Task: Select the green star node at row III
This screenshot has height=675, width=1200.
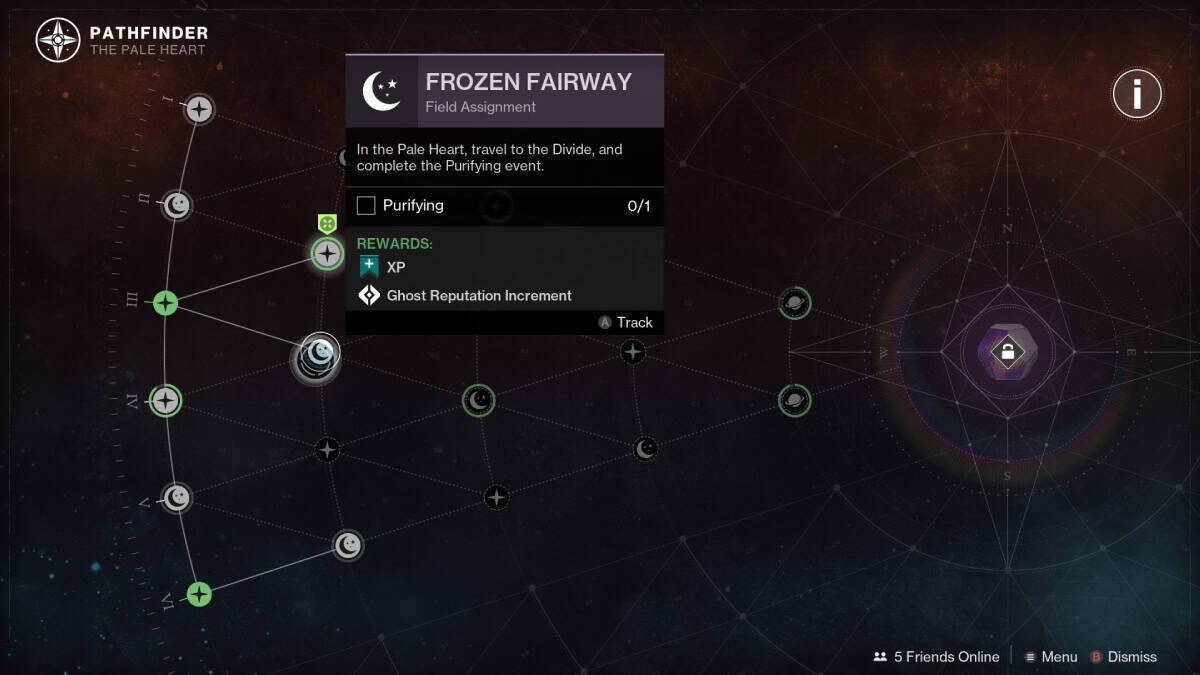Action: [165, 302]
